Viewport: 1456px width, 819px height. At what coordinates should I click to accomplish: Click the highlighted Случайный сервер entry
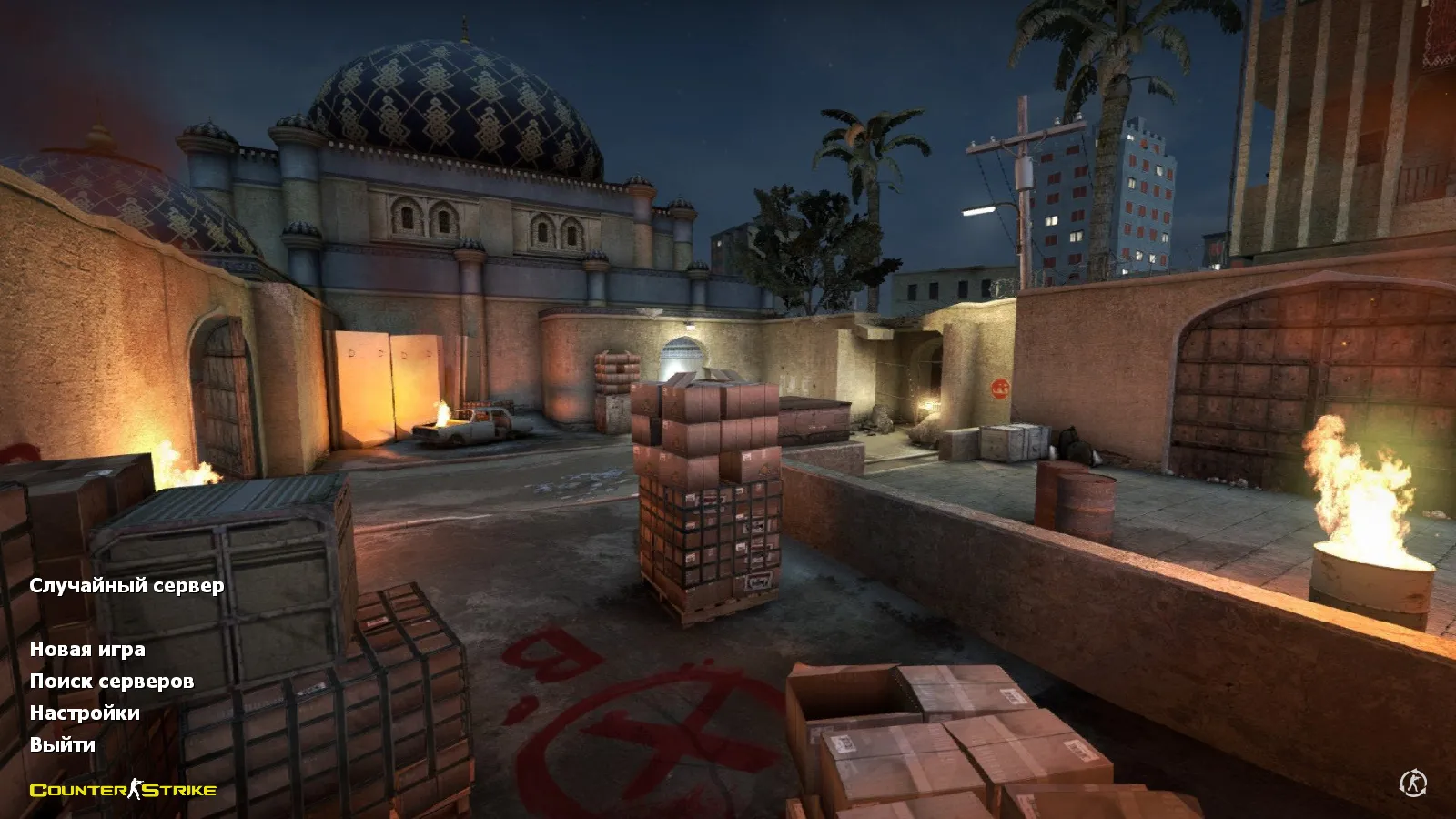point(127,588)
